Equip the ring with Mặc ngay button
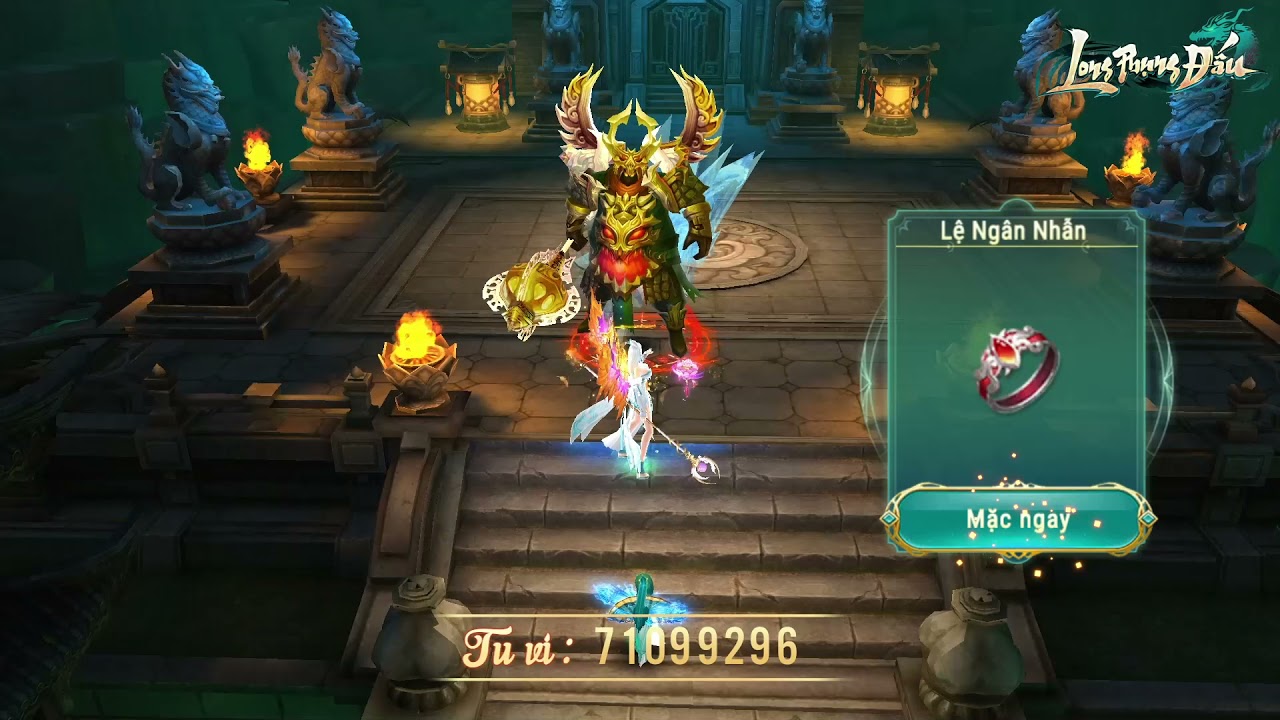1280x720 pixels. (1018, 520)
